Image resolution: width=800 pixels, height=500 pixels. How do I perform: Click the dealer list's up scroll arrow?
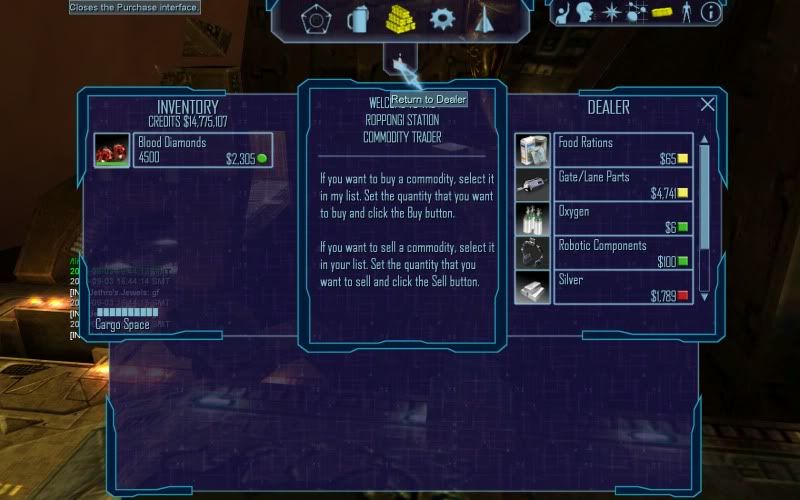704,140
